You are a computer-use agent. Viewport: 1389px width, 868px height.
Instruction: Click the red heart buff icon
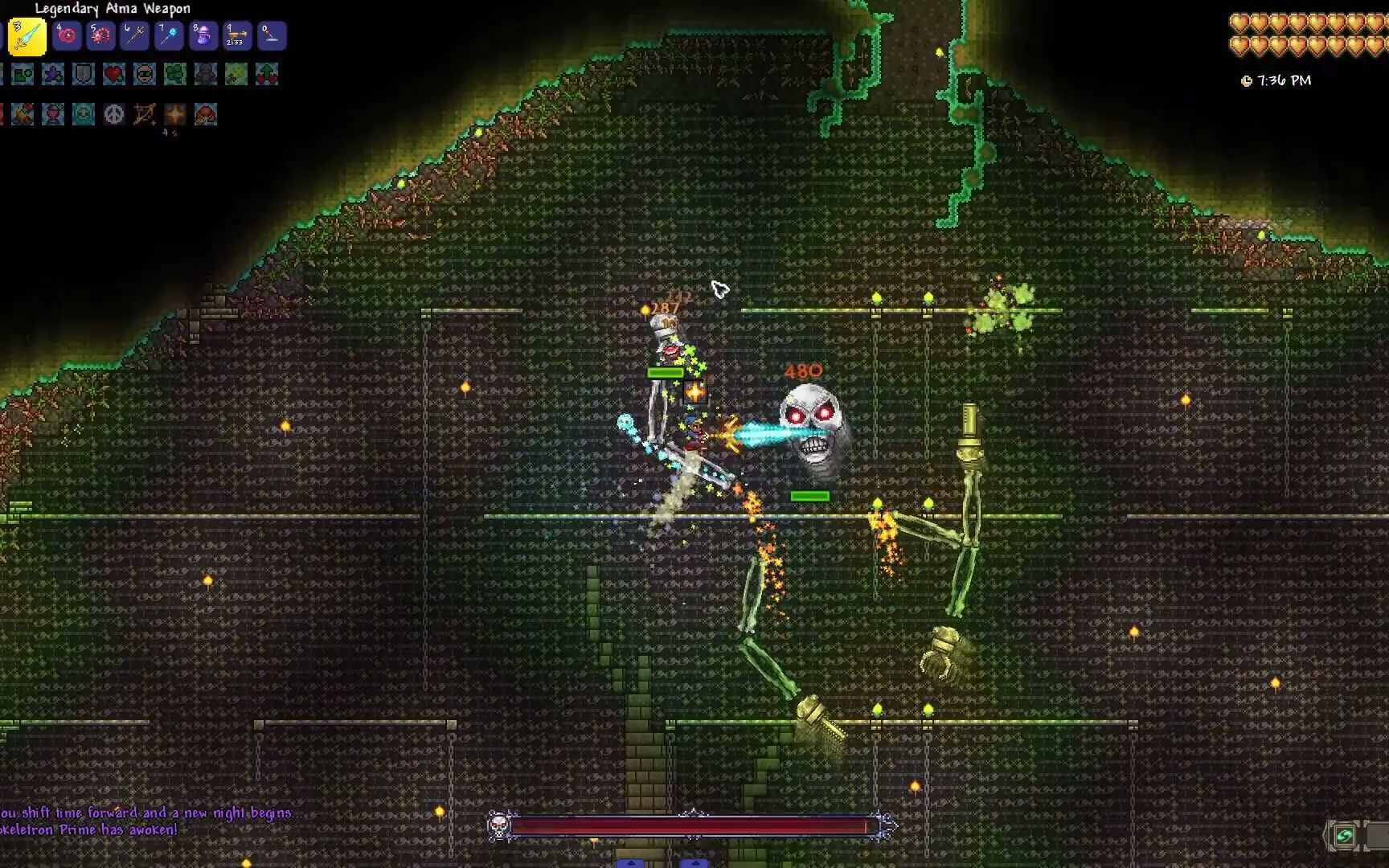point(114,75)
